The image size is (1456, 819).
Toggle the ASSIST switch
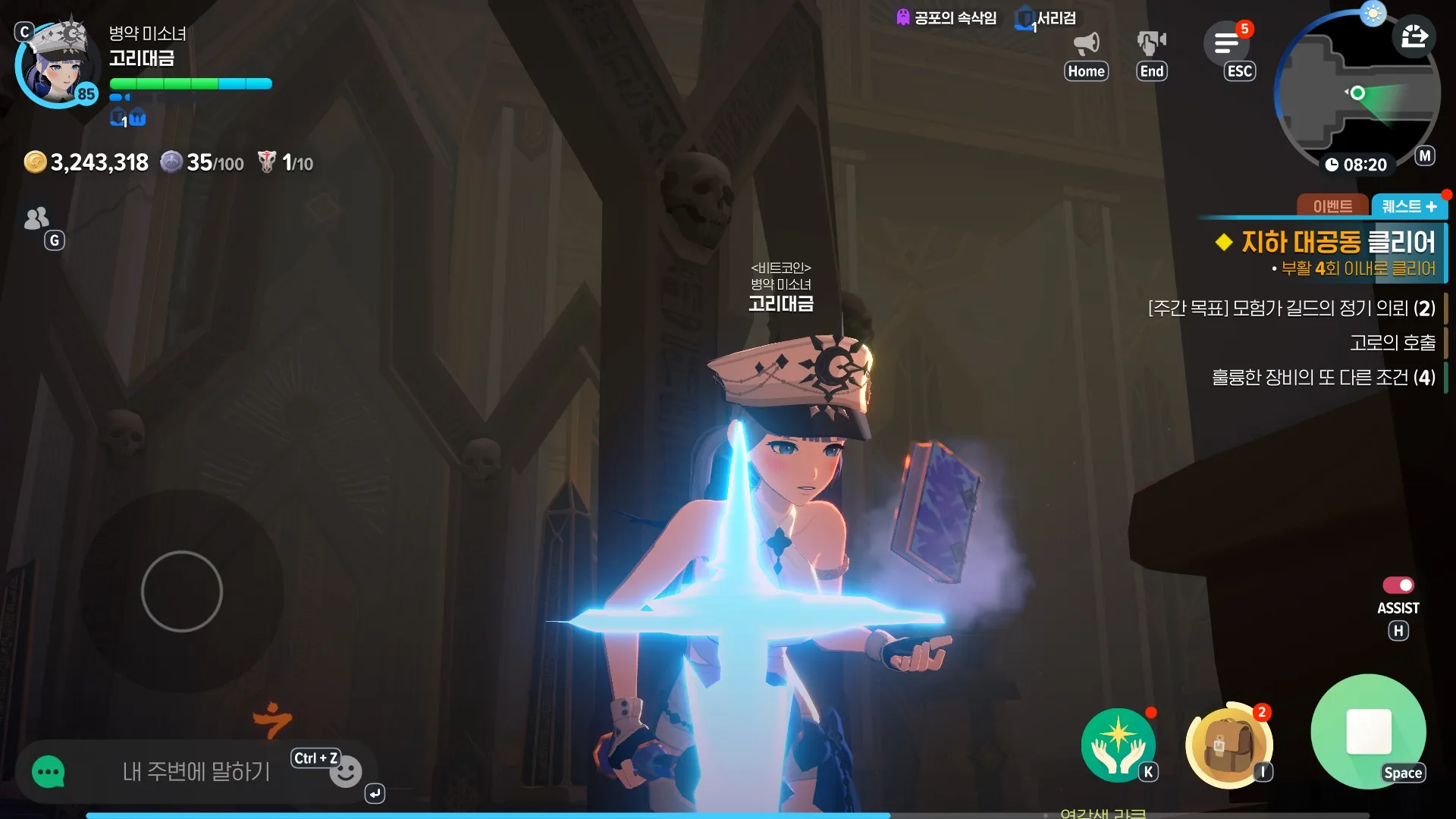tap(1398, 585)
